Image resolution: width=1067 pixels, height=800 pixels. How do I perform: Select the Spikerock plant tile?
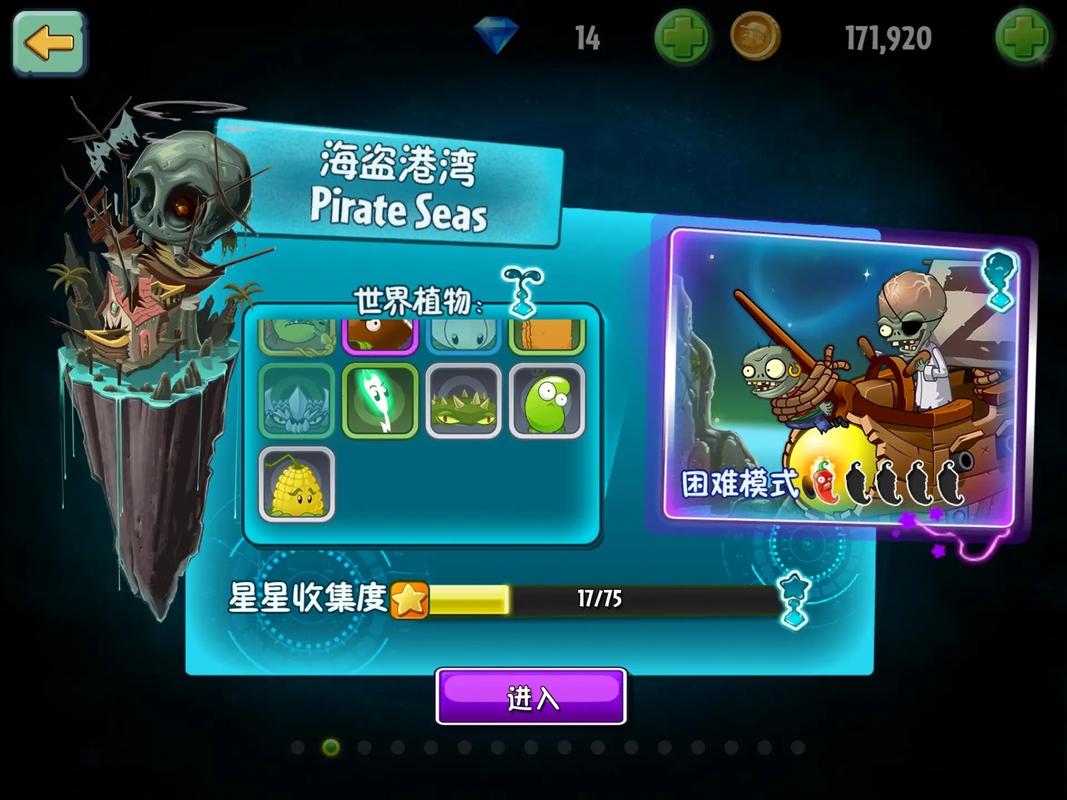tap(464, 401)
